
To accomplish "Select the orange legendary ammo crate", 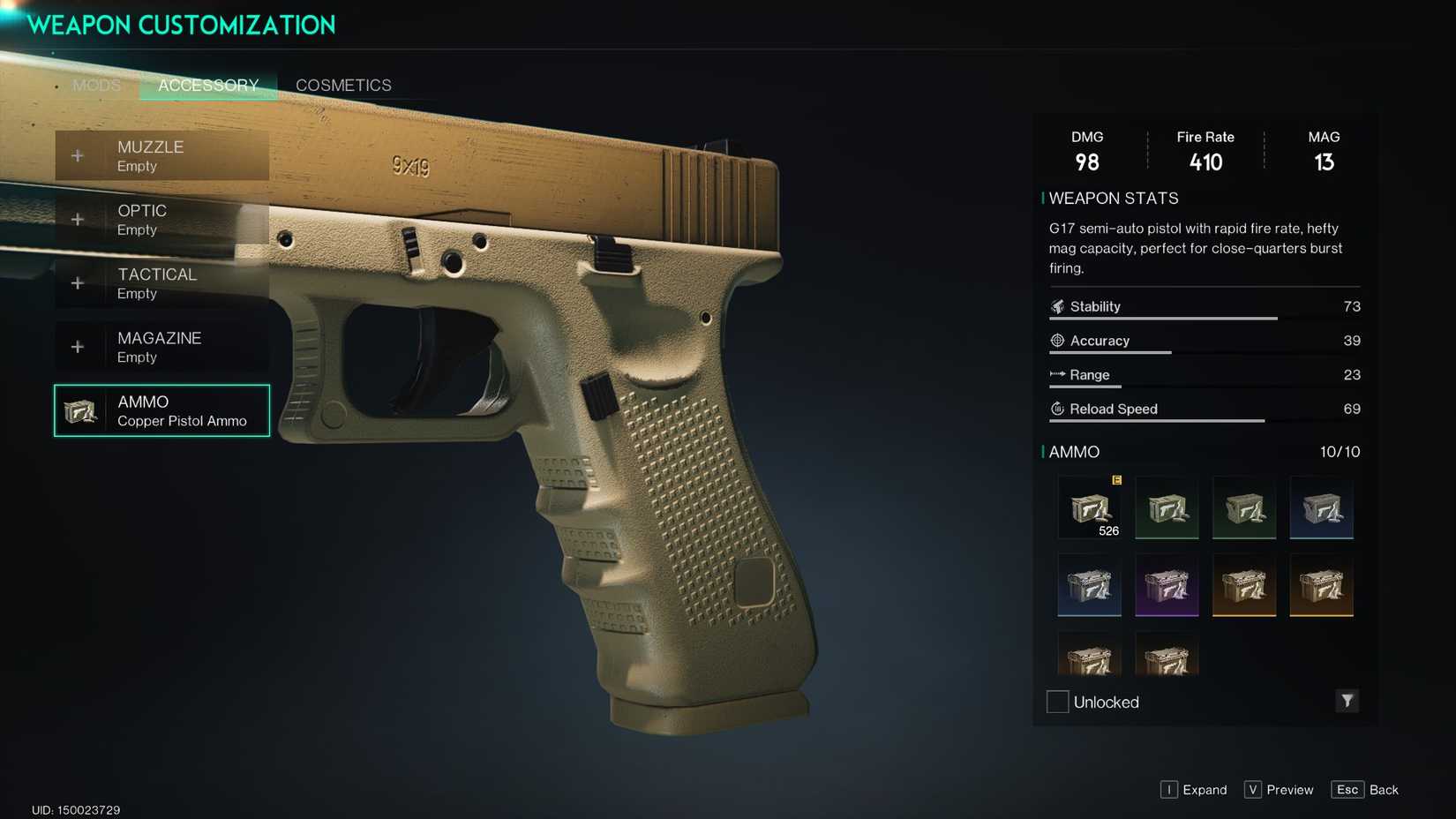I will (1244, 585).
